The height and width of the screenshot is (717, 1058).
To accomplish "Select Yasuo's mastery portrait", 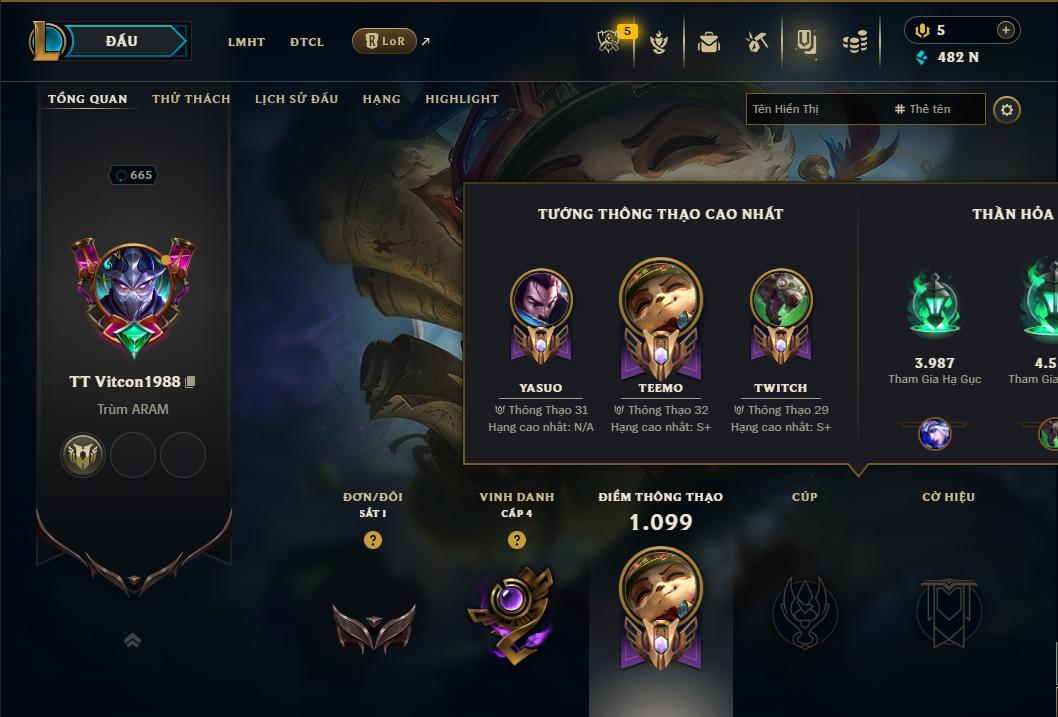I will tap(541, 300).
